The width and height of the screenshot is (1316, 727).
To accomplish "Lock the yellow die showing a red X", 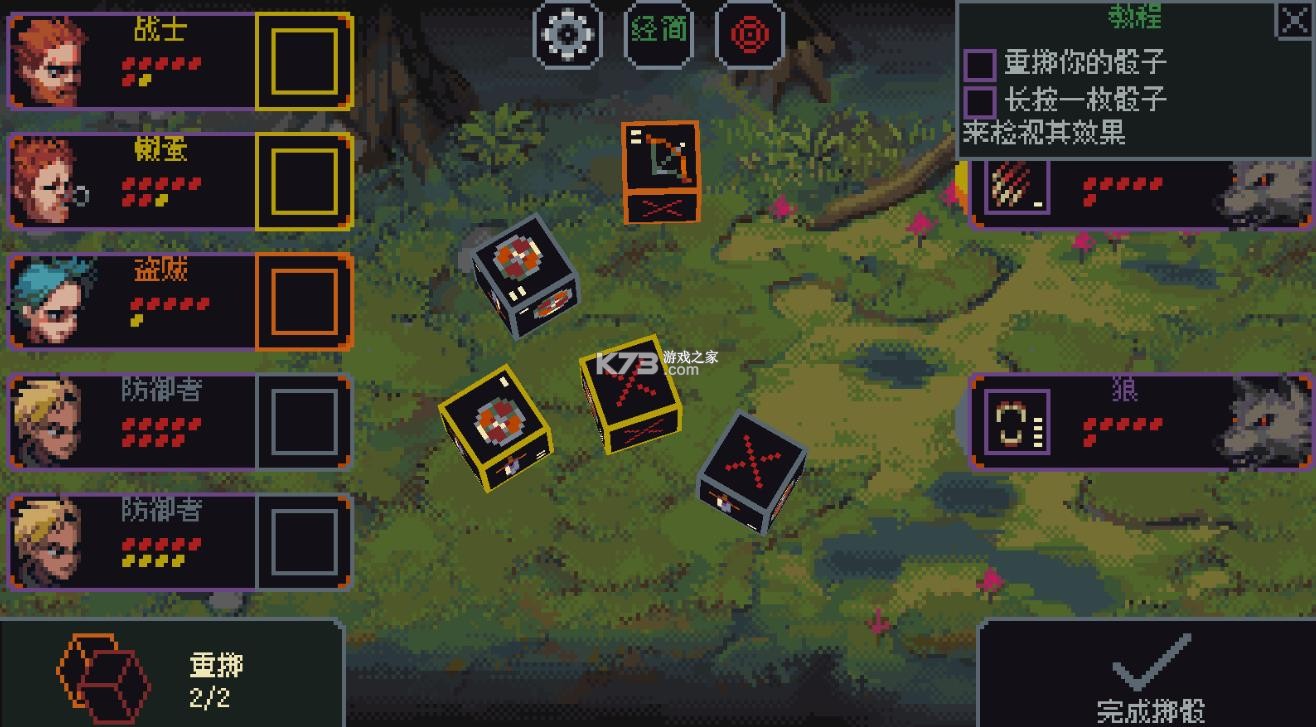I will pos(630,393).
